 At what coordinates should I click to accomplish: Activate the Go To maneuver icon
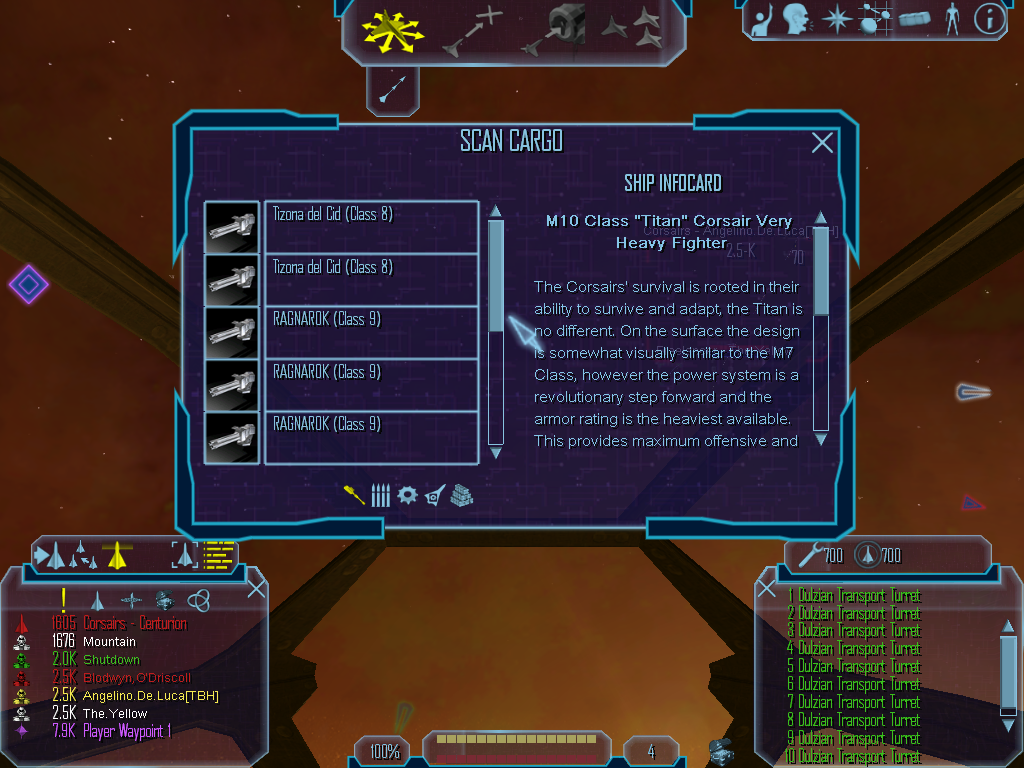pos(472,30)
